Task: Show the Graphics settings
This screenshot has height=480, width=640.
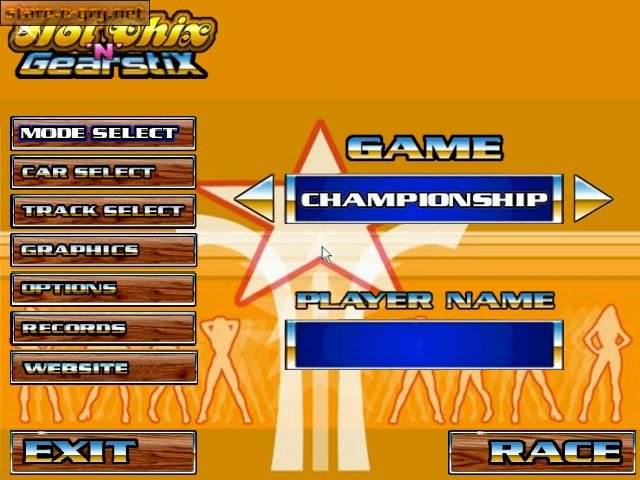Action: tap(103, 250)
